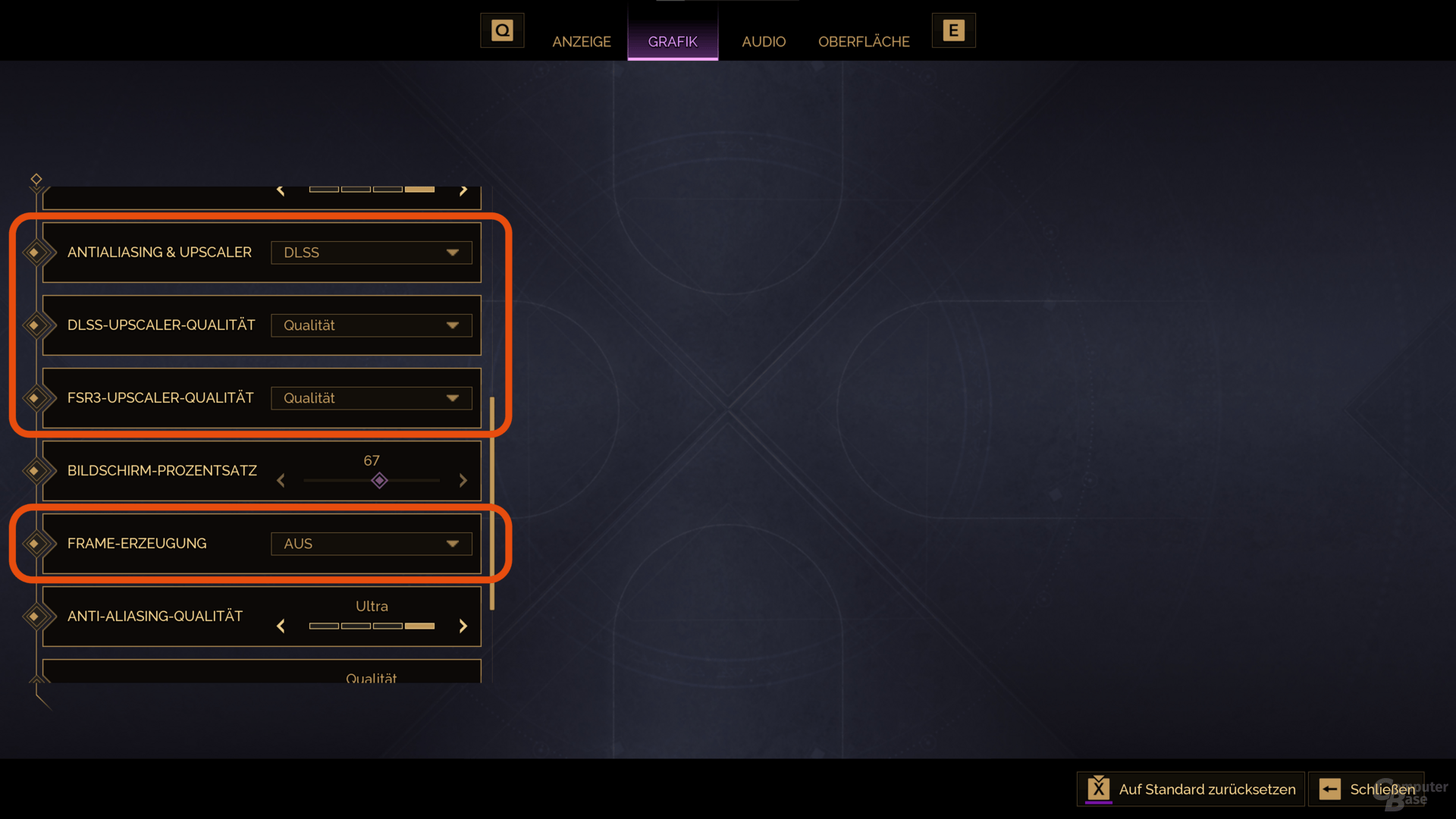This screenshot has height=819, width=1456.
Task: Increase Bildschirm-Prozentsatz with right arrow
Action: click(x=463, y=481)
